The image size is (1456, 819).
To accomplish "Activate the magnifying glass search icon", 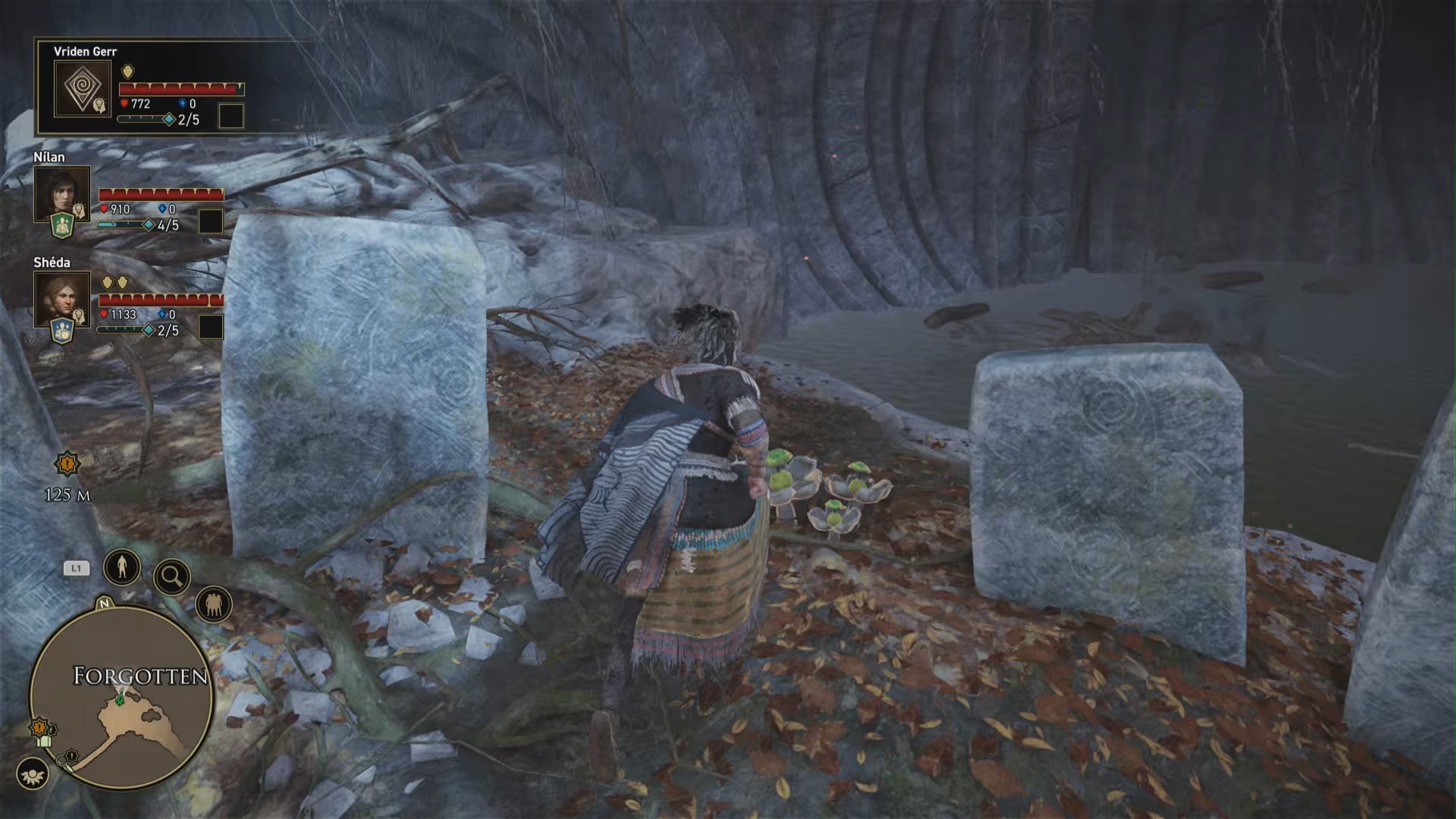I will point(171,578).
